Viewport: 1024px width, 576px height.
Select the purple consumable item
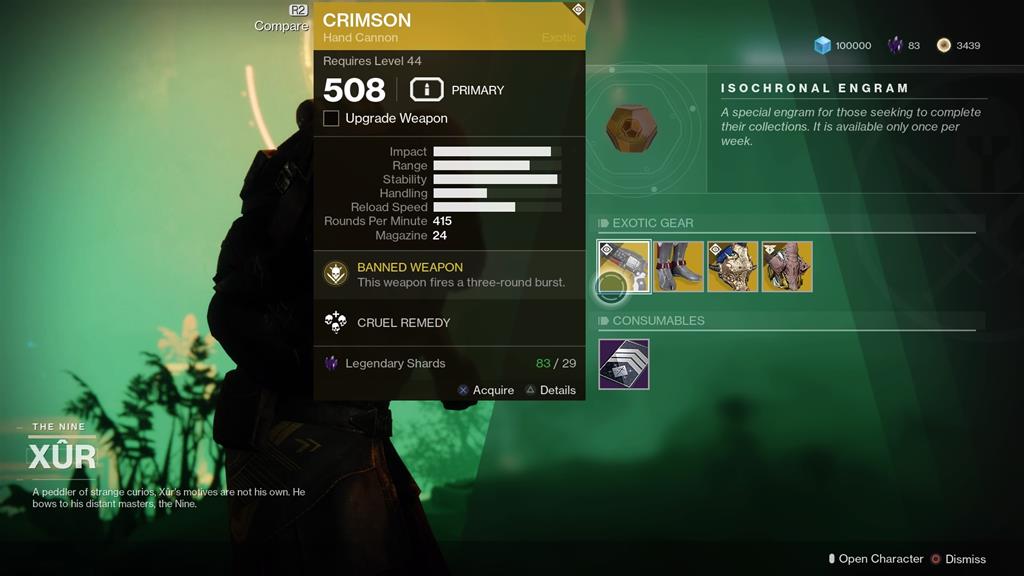pyautogui.click(x=624, y=364)
